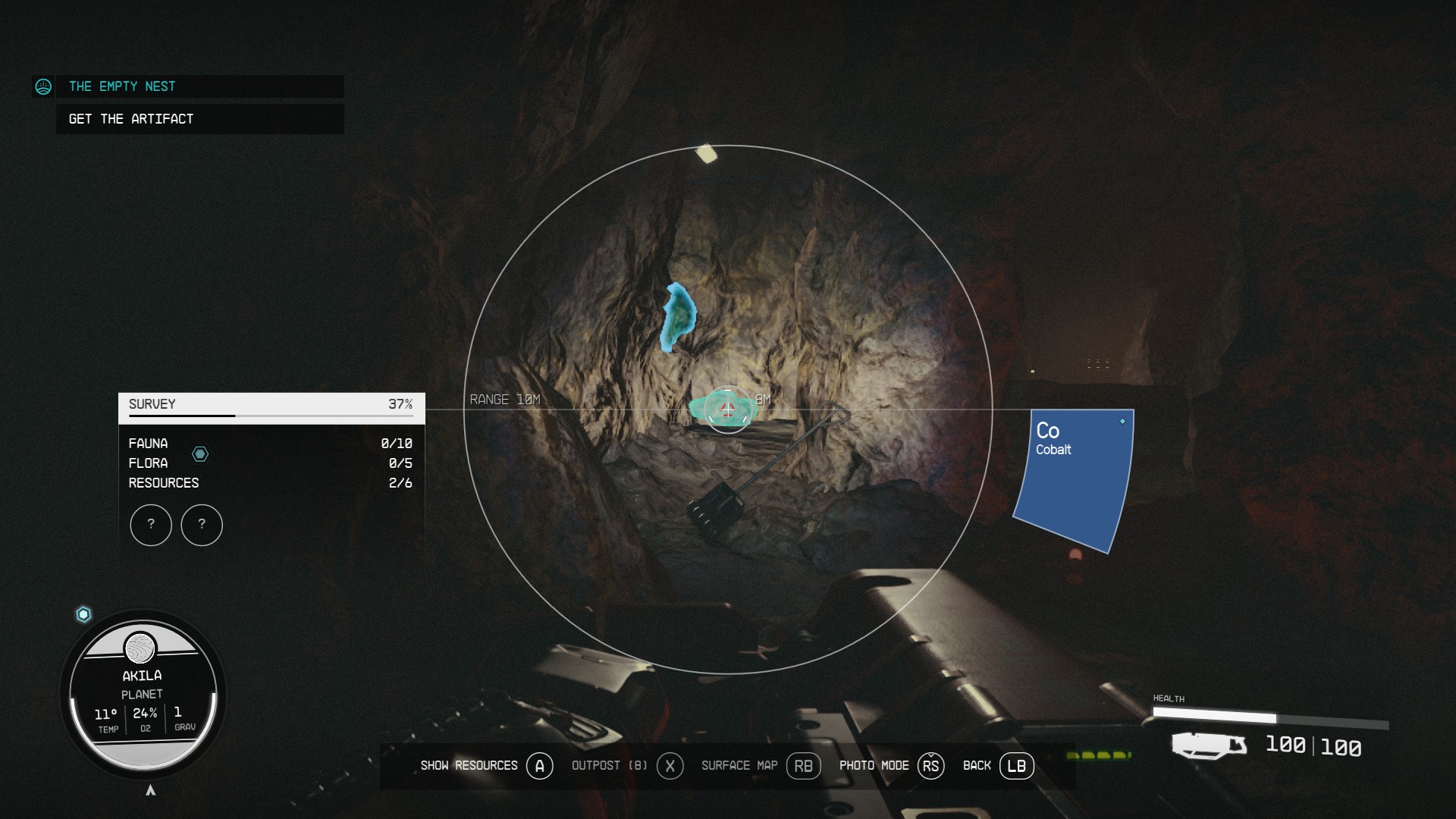Open the Surface Map via RB prompt

pos(803,766)
